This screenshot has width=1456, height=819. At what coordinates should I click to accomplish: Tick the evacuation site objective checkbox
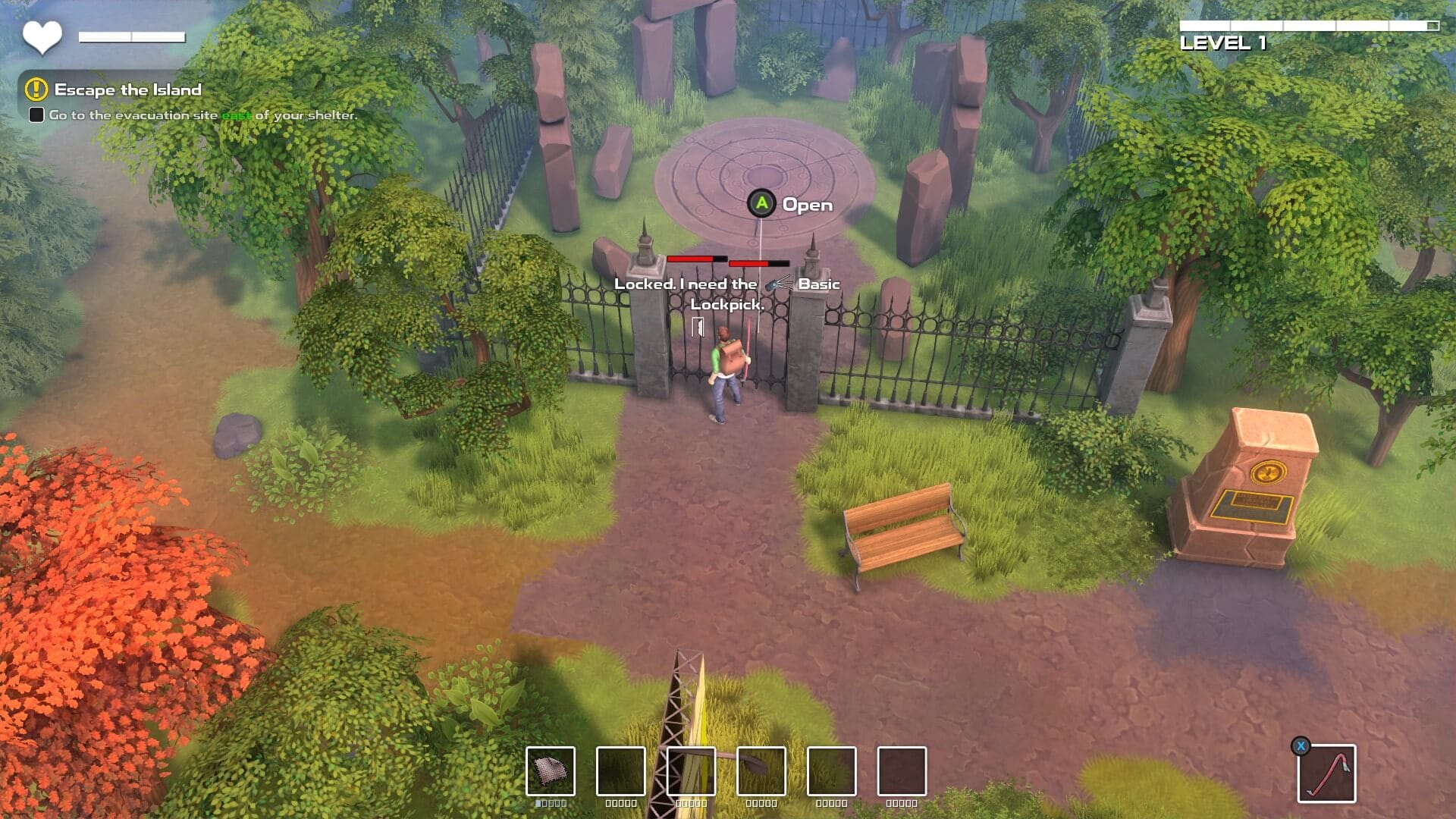pos(36,115)
